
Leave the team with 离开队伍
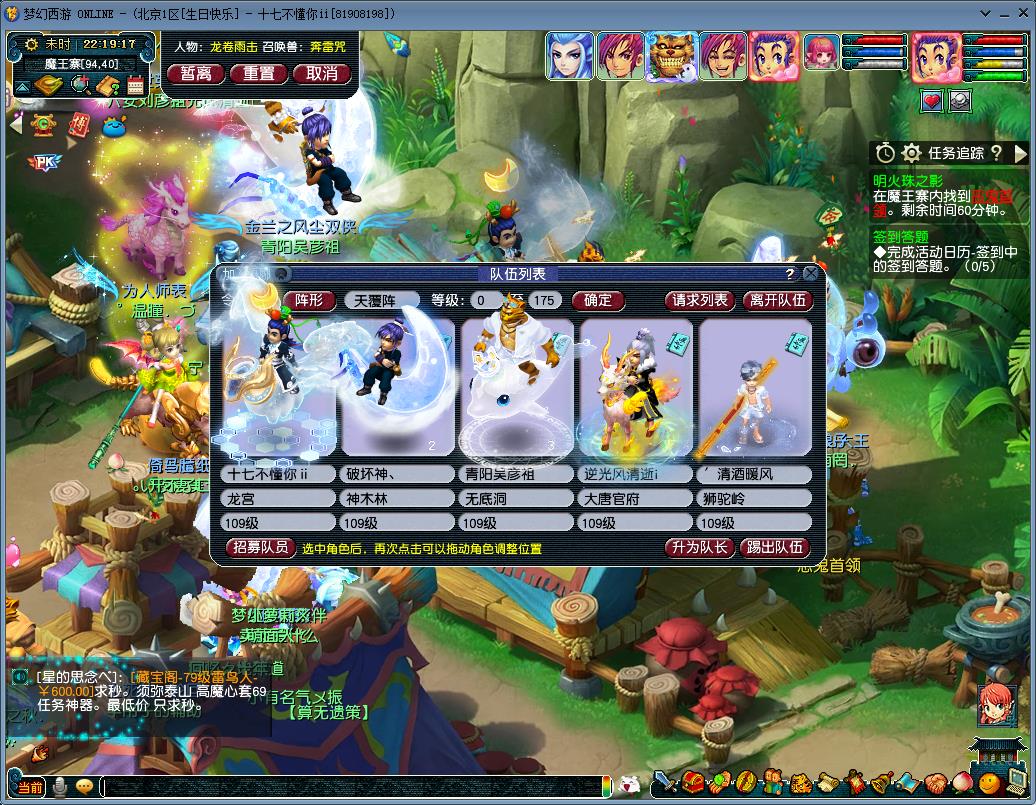pyautogui.click(x=777, y=300)
